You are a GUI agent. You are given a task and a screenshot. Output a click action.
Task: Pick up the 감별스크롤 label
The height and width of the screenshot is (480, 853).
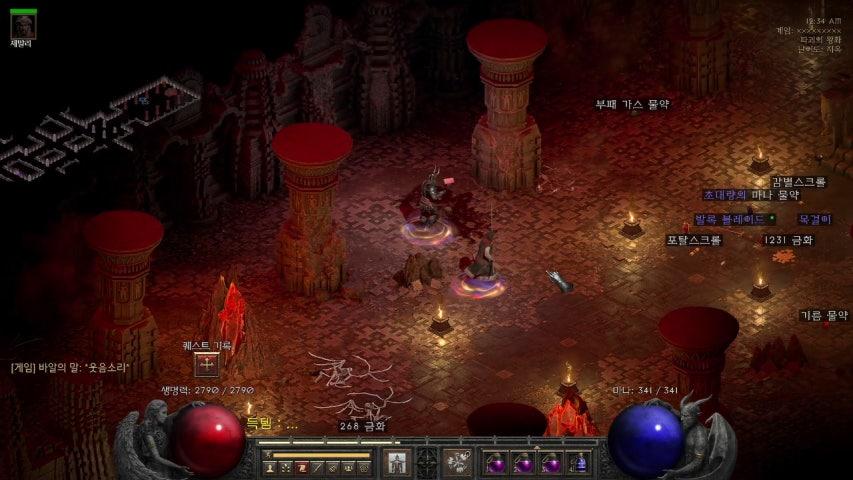798,182
